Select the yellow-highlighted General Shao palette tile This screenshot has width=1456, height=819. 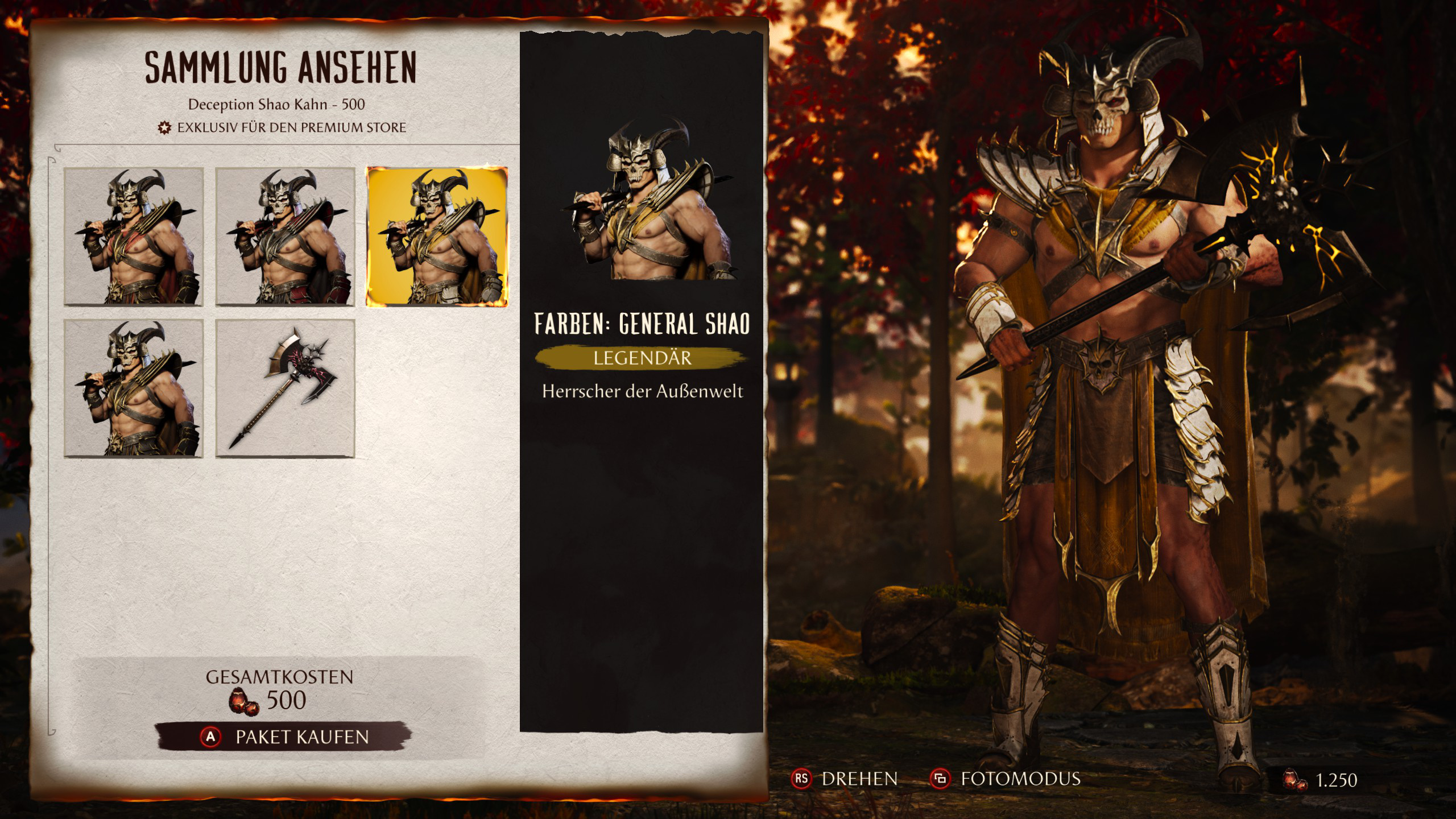tap(437, 237)
